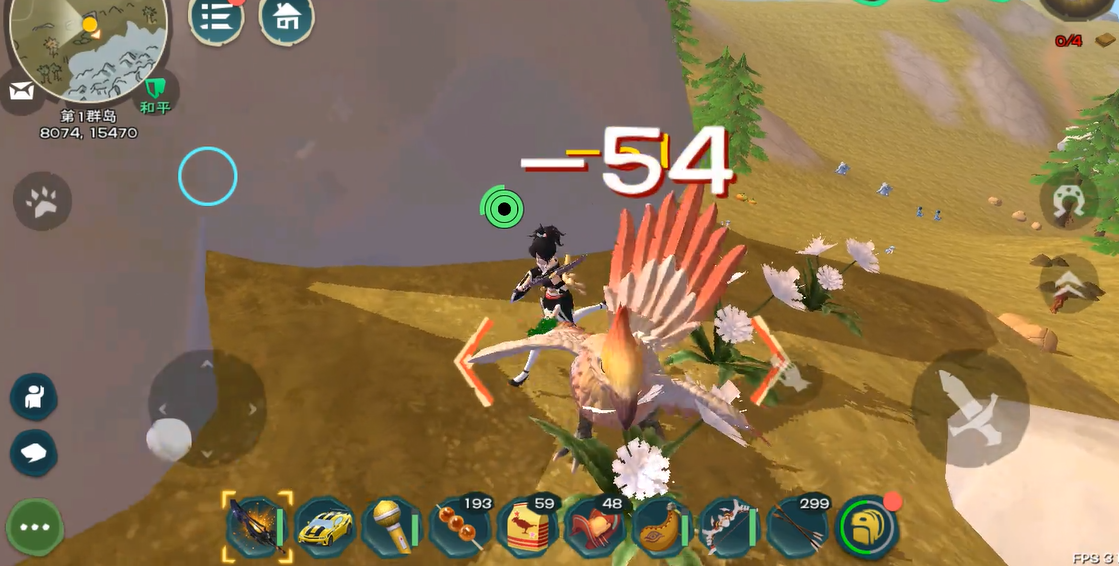
Task: Open the character pose emote button
Action: pos(33,397)
